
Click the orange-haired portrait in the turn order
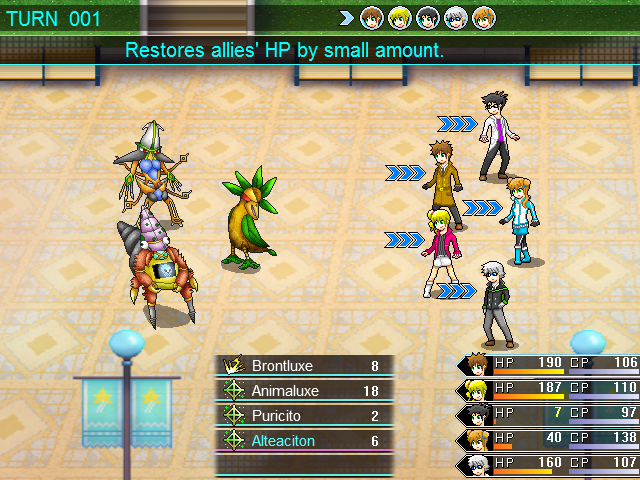coord(482,17)
